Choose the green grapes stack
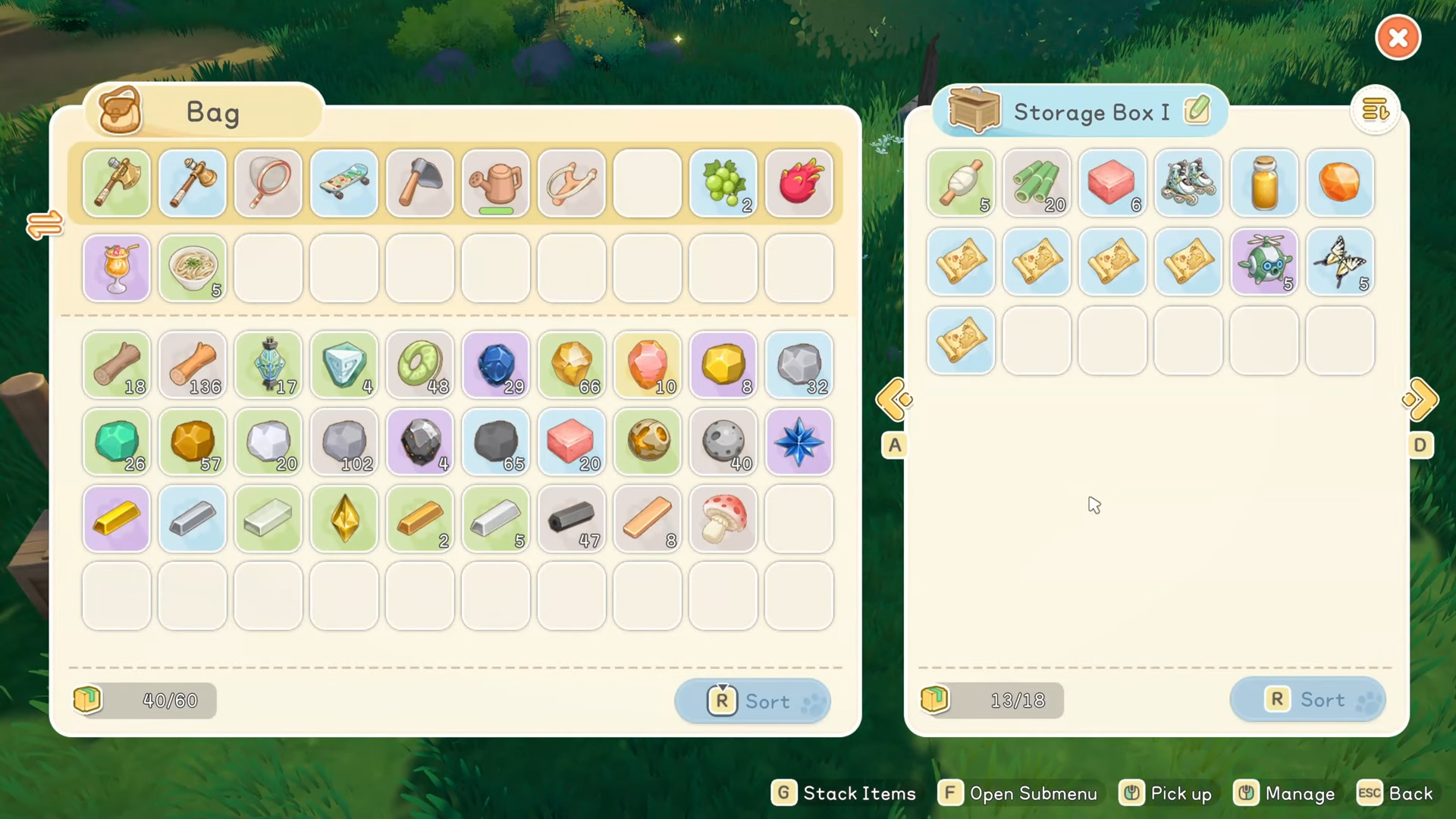Image resolution: width=1456 pixels, height=819 pixels. (x=723, y=184)
